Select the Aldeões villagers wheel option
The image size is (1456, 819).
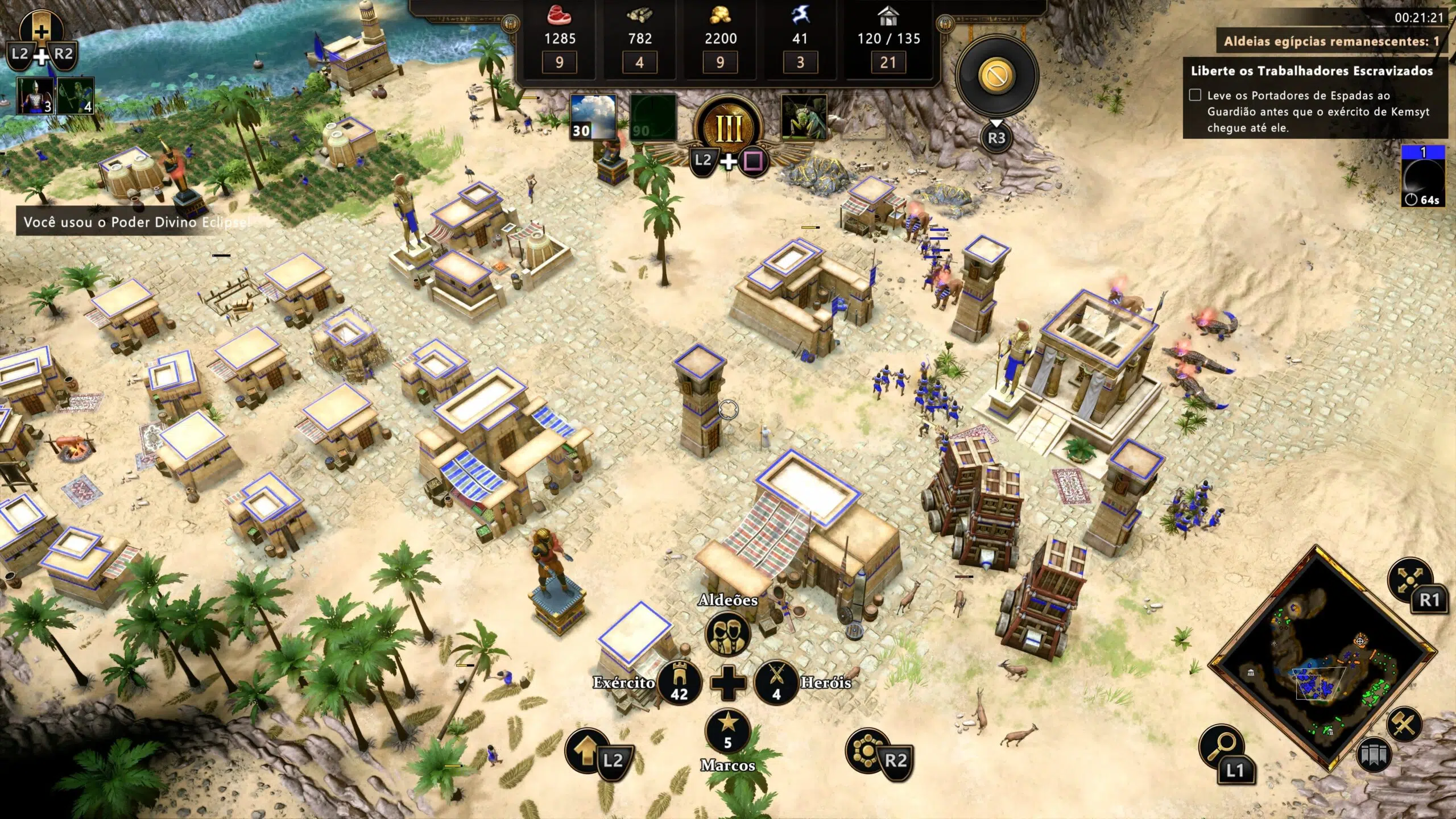pos(728,633)
